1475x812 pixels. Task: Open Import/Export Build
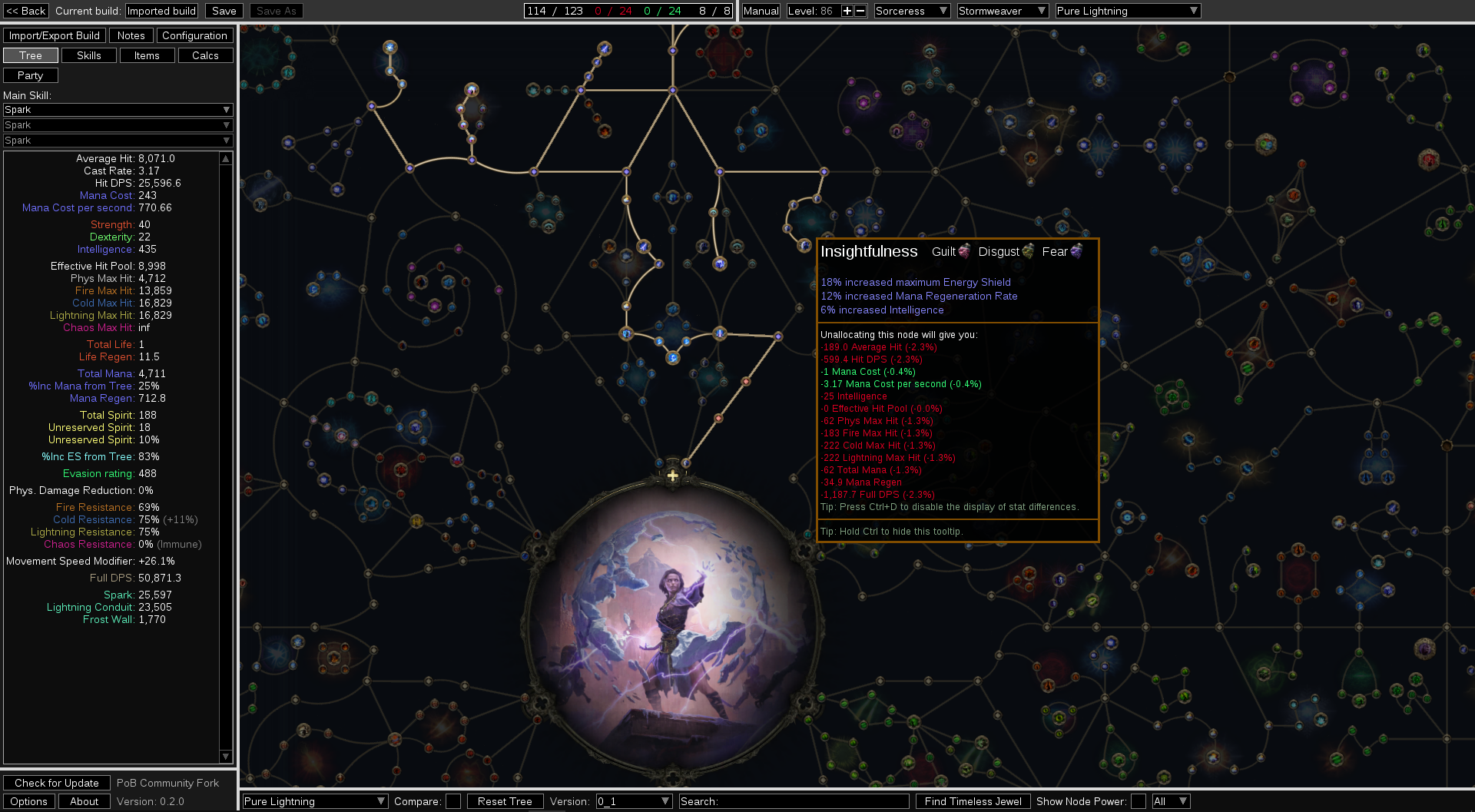[x=54, y=35]
